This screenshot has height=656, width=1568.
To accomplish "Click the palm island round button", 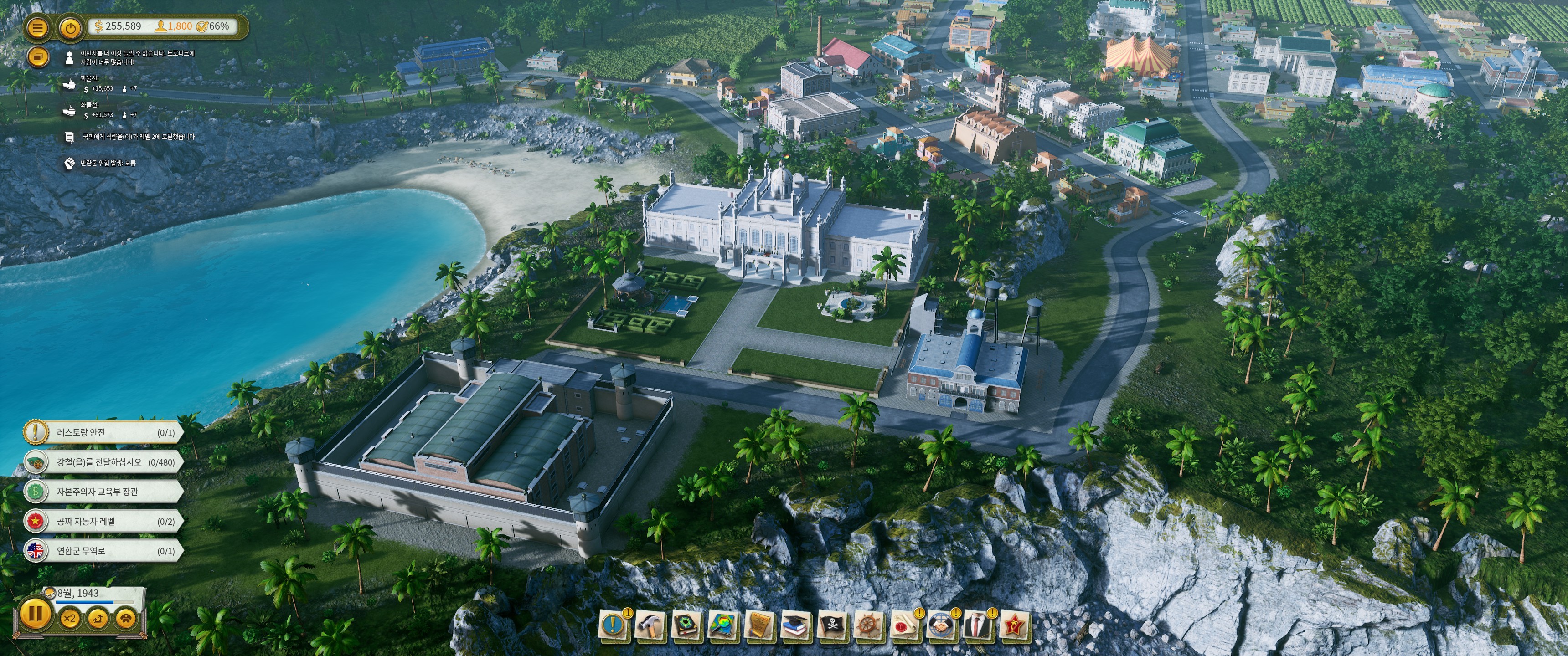I will [98, 618].
